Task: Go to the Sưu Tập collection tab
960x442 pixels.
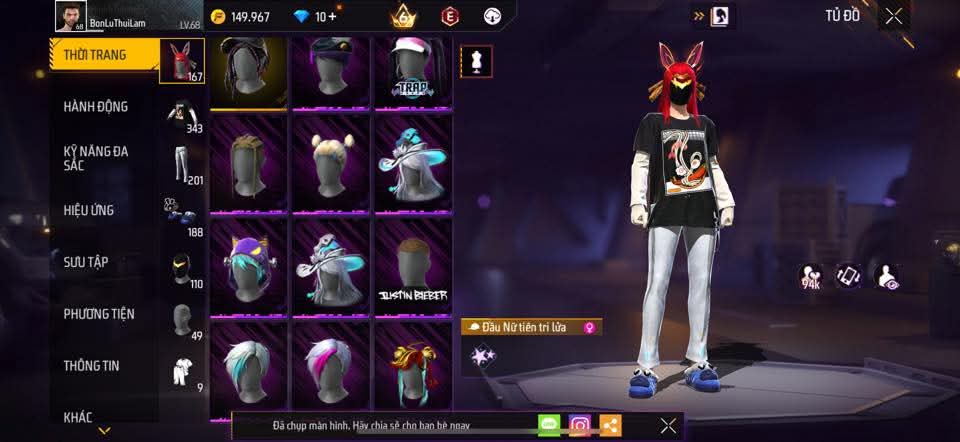Action: [86, 262]
